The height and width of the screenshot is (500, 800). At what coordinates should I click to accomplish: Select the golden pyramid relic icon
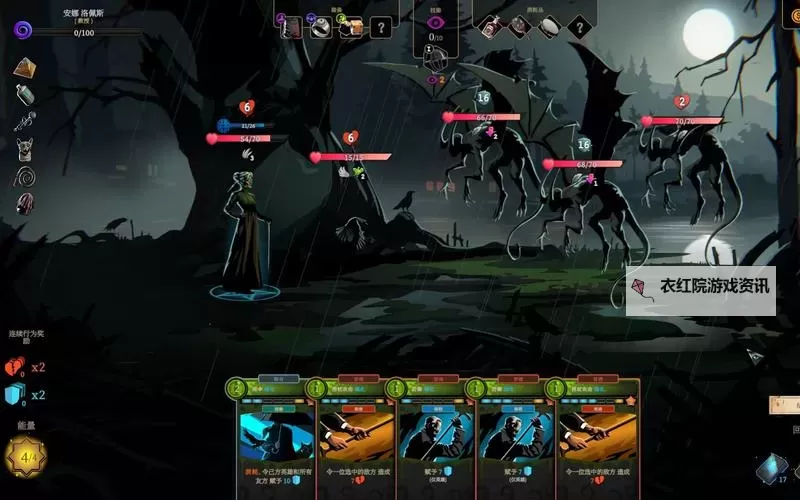point(25,68)
